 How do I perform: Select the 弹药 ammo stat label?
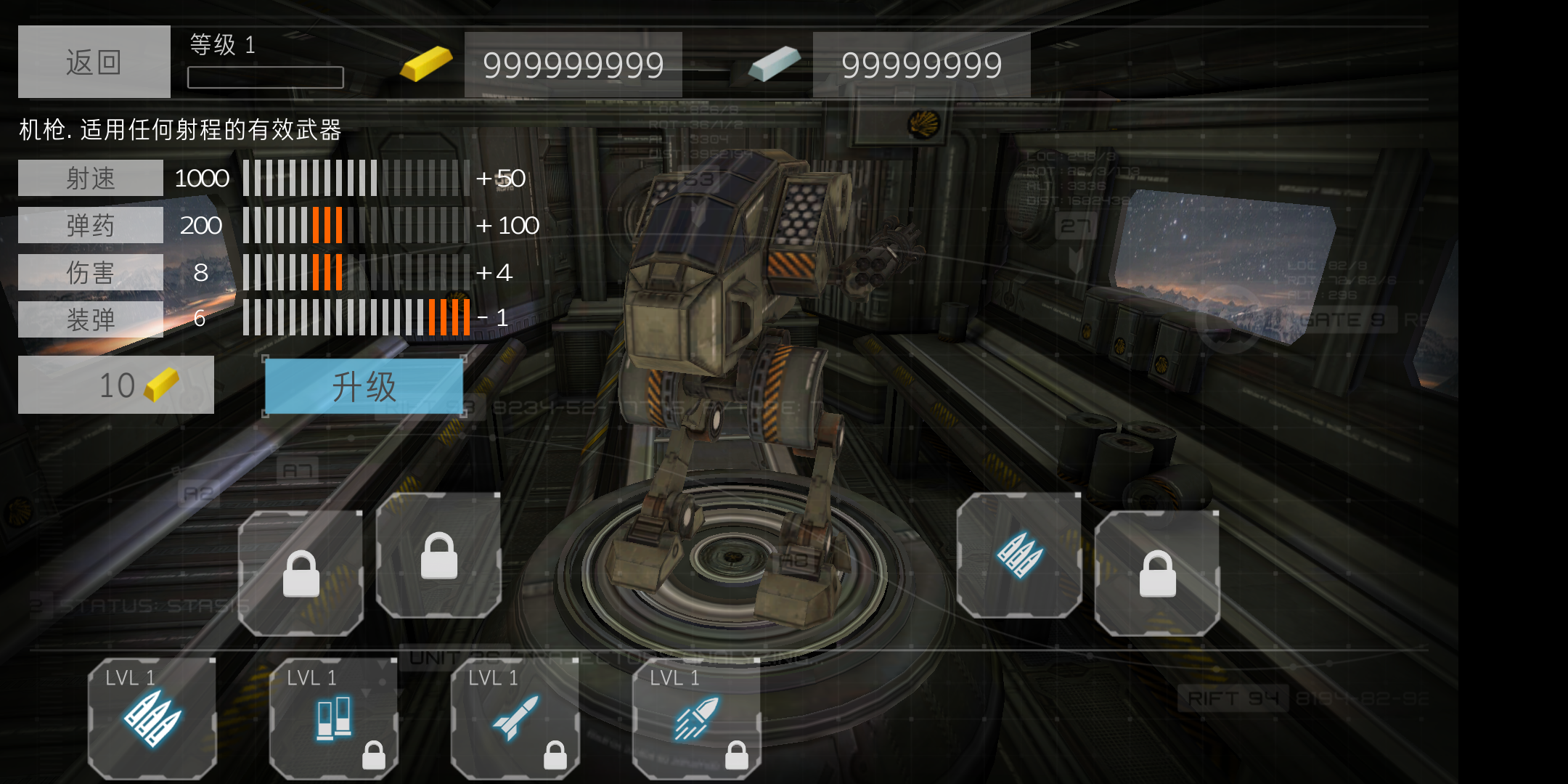(x=91, y=225)
